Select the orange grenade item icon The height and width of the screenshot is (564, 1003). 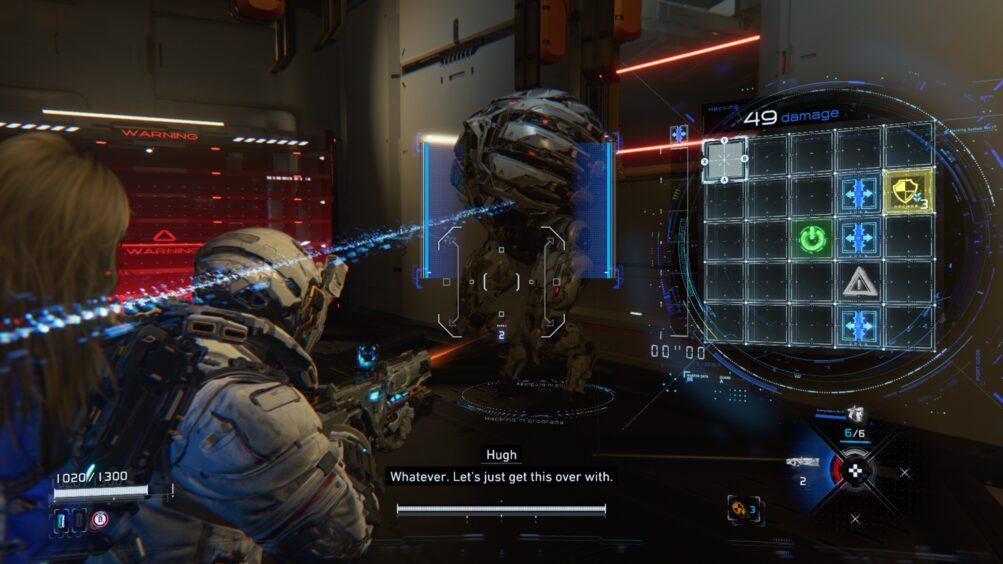click(x=738, y=509)
